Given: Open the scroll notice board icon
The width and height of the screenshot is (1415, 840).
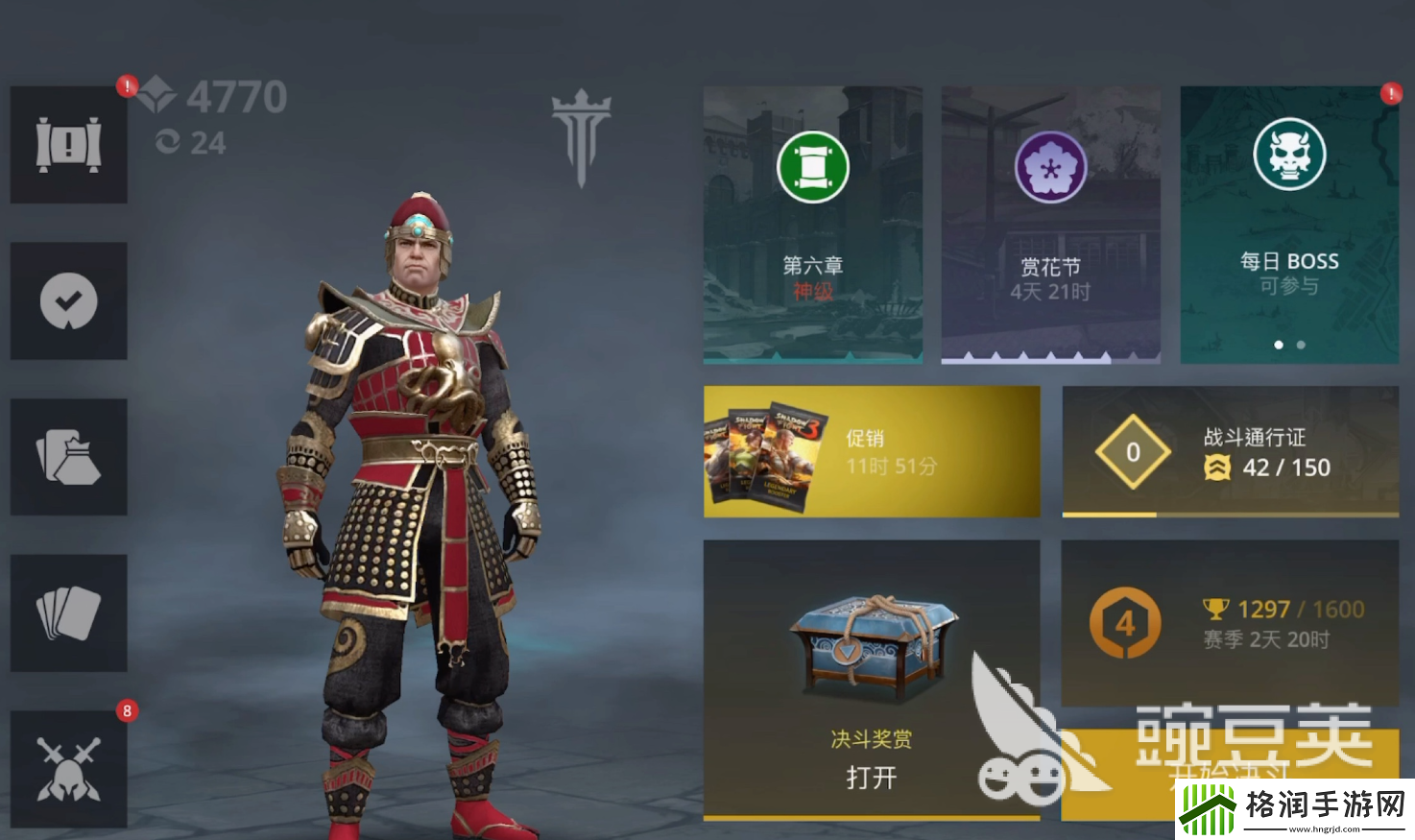Looking at the screenshot, I should click(x=68, y=145).
